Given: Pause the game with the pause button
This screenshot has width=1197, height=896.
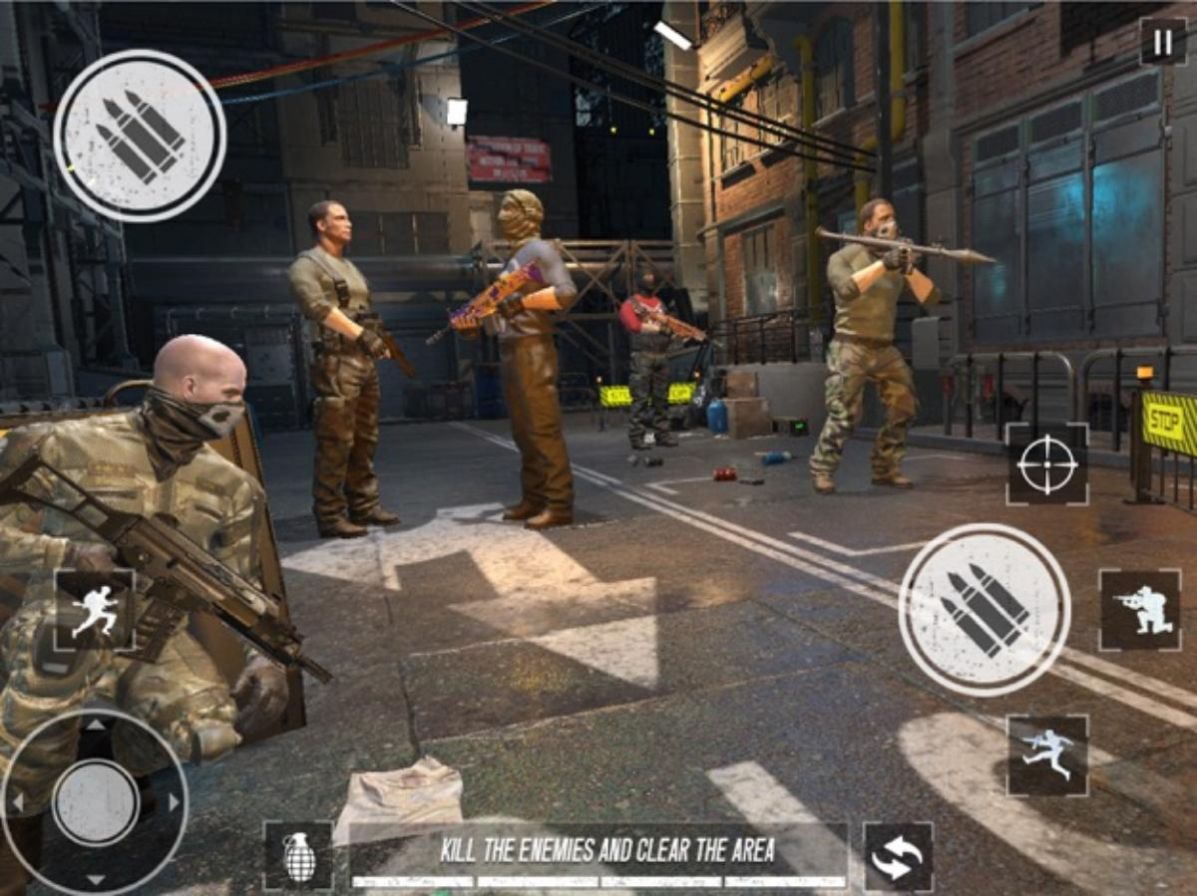Looking at the screenshot, I should click(x=1163, y=42).
